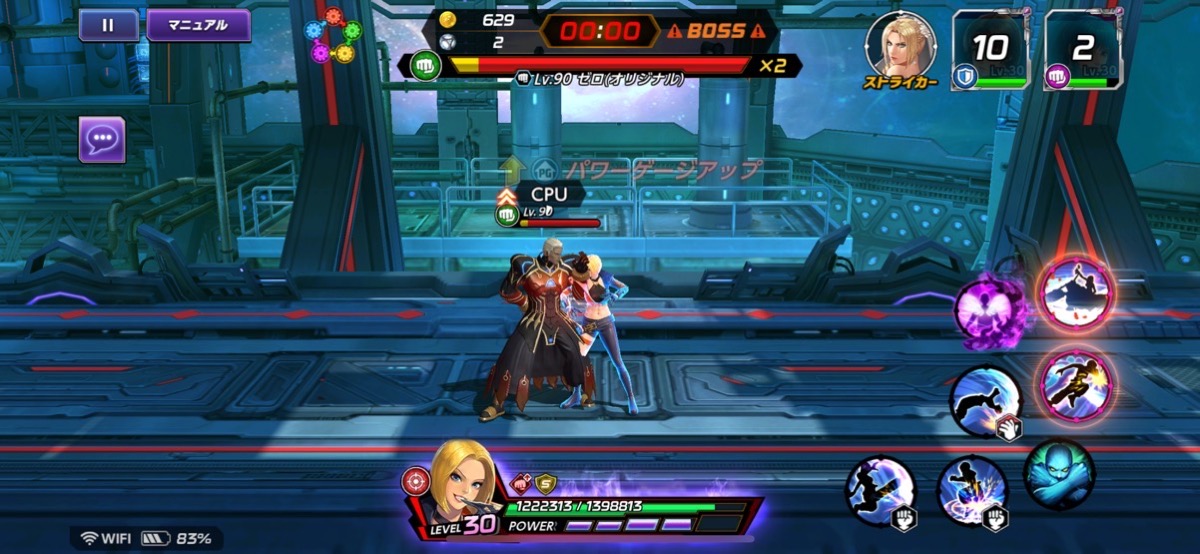This screenshot has width=1200, height=554.
Task: Trigger the crouching slide skill
Action: click(984, 401)
